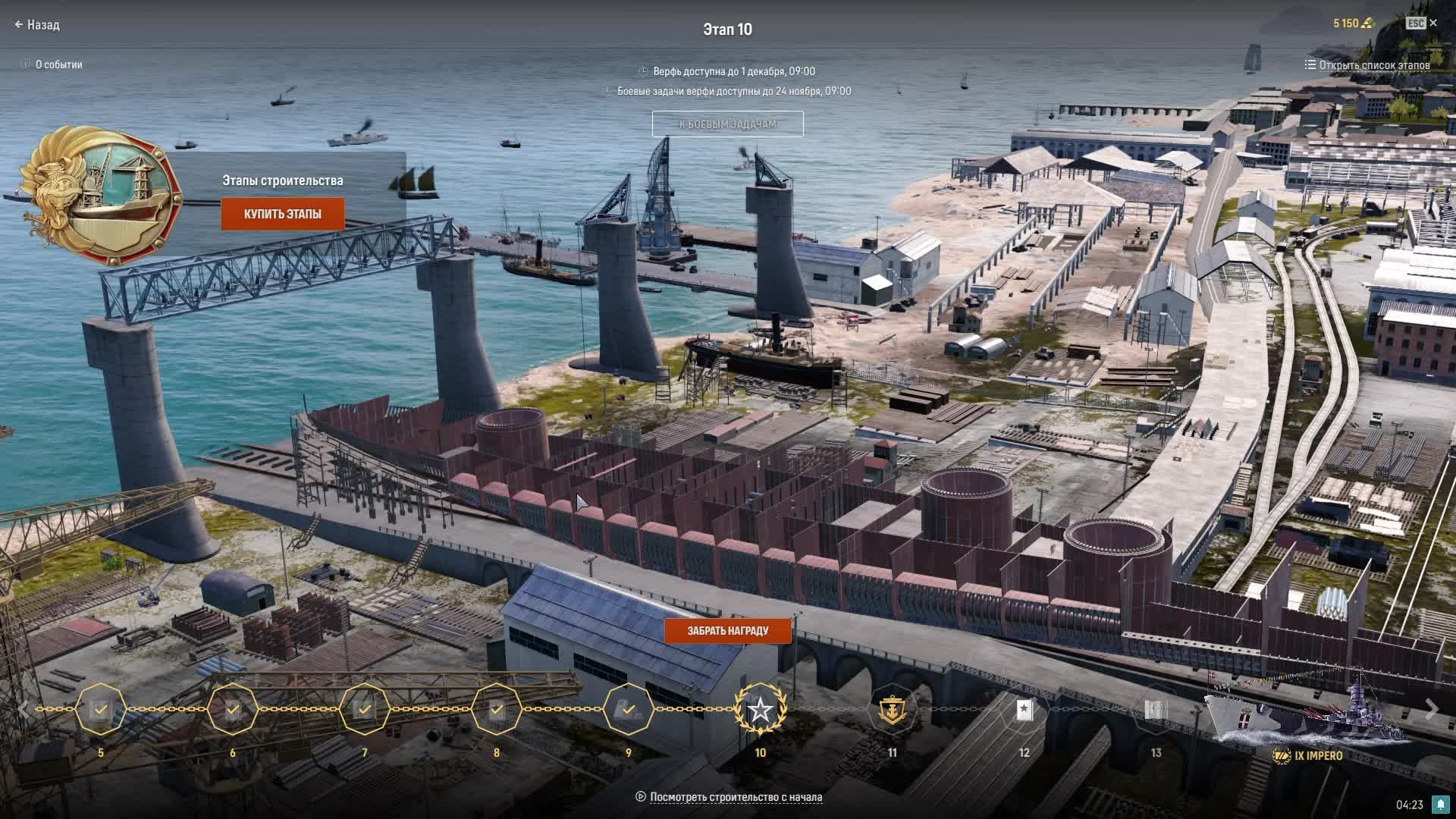
Task: Select stage 9 on the progress chain
Action: [x=628, y=710]
